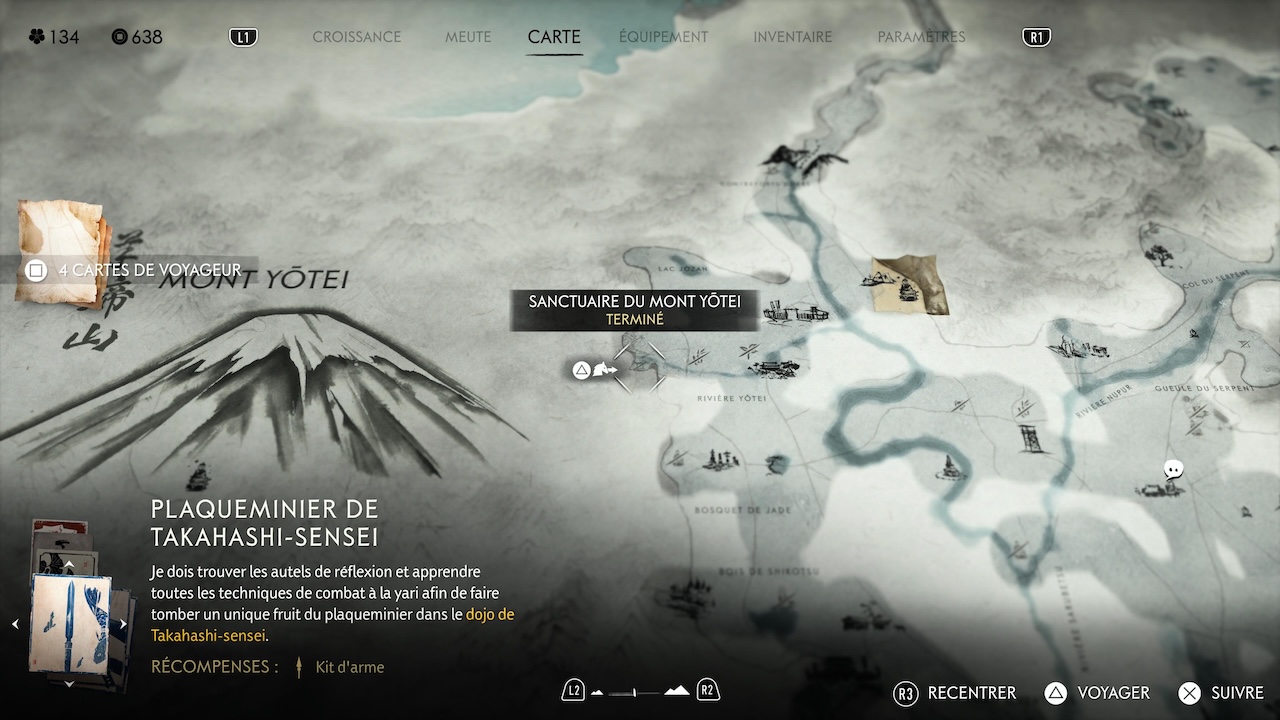Show the previous quest card with left arrow
1280x720 pixels.
click(x=15, y=624)
